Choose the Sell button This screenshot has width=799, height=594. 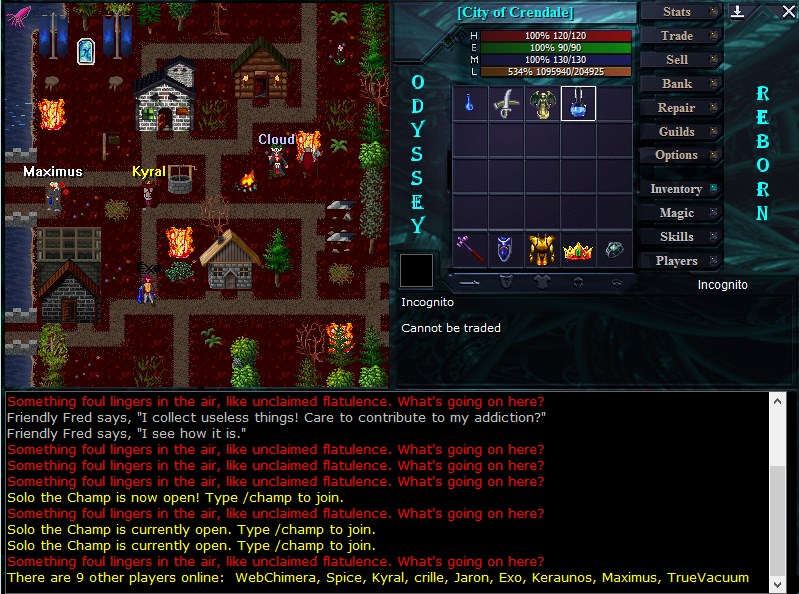(x=678, y=60)
